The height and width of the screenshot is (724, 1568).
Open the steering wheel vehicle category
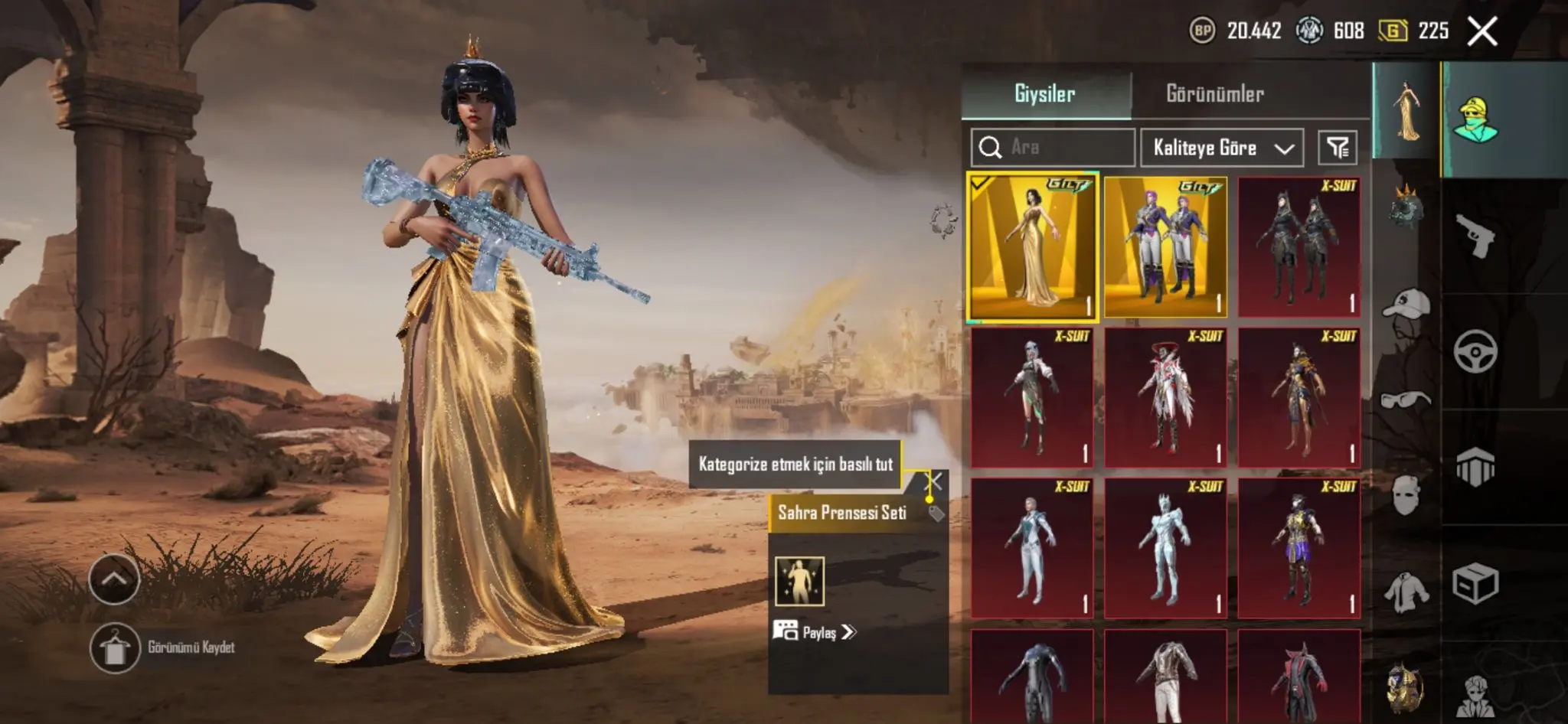pos(1475,351)
